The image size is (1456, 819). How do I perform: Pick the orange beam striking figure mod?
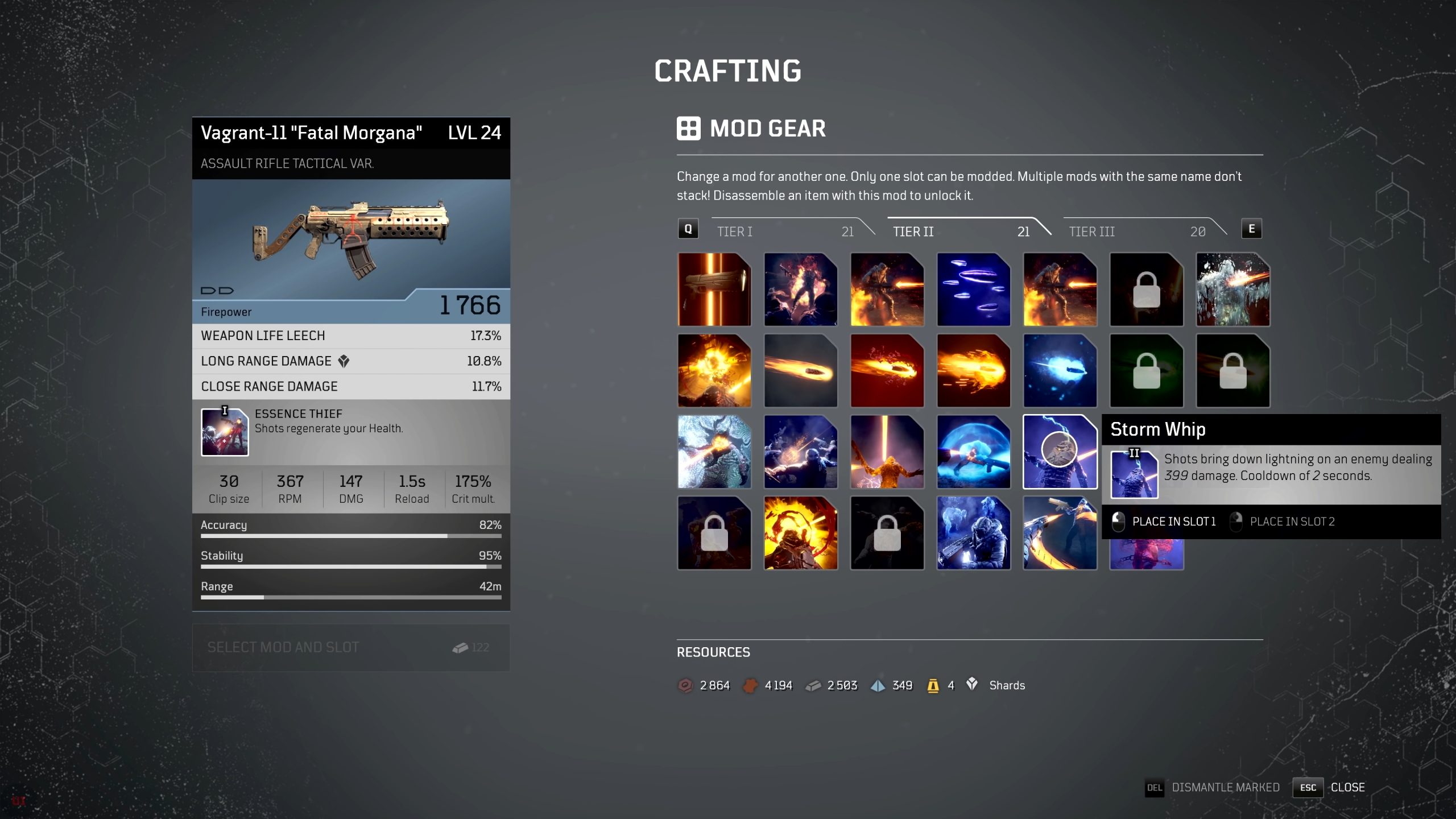[x=887, y=452]
